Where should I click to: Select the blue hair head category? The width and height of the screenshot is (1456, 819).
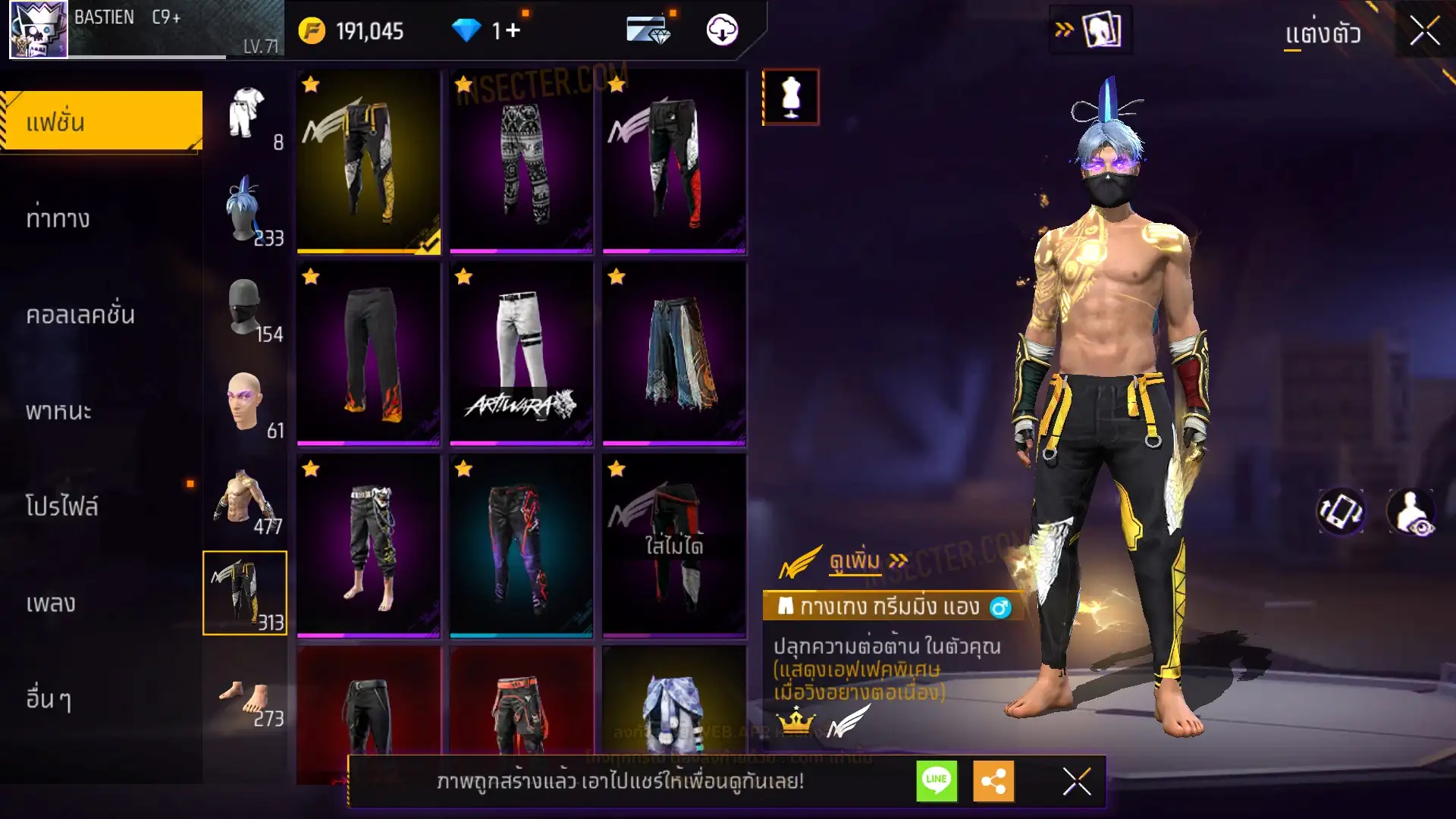coord(246,210)
